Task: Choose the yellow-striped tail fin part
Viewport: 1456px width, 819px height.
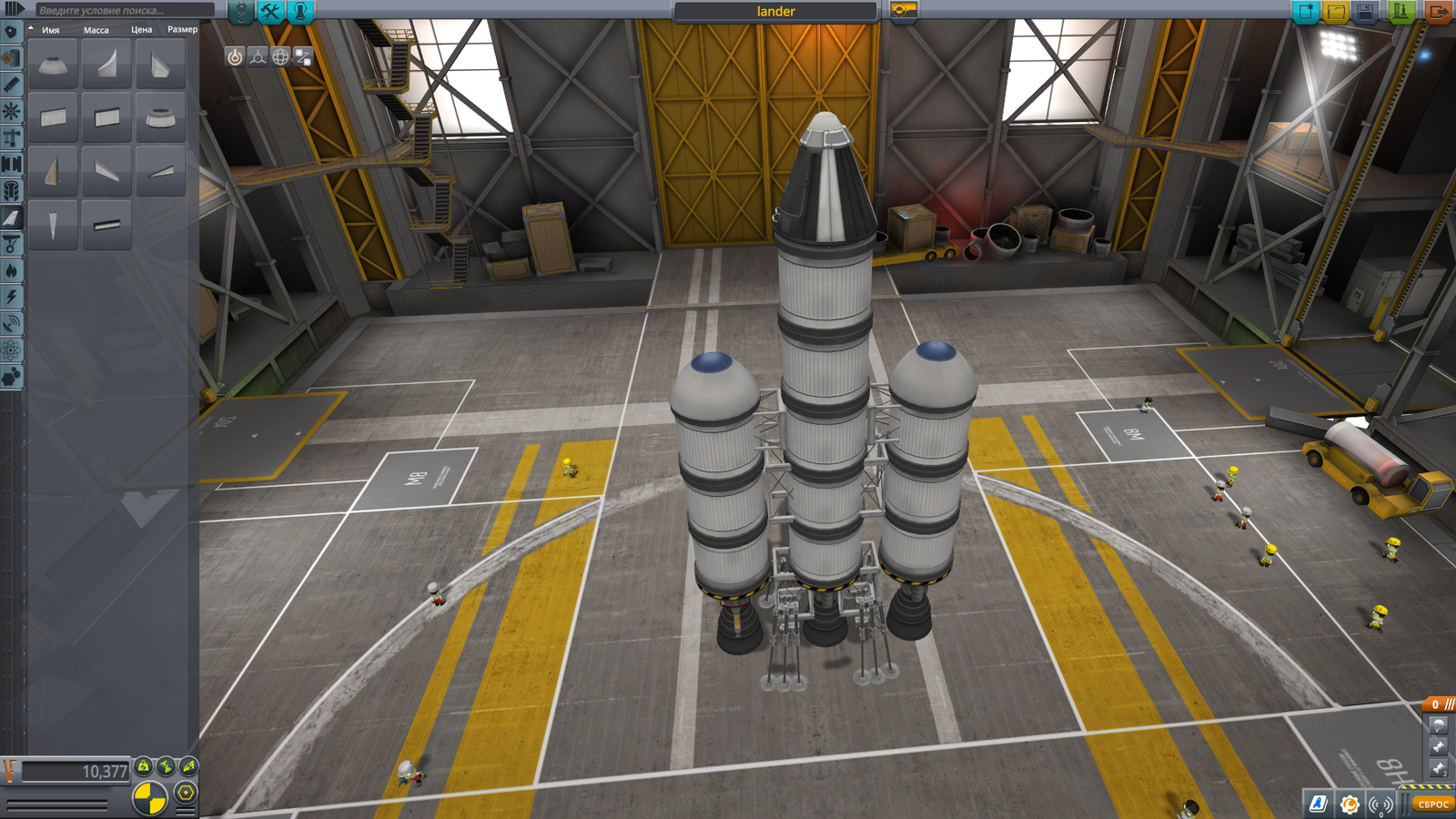Action: (x=53, y=170)
